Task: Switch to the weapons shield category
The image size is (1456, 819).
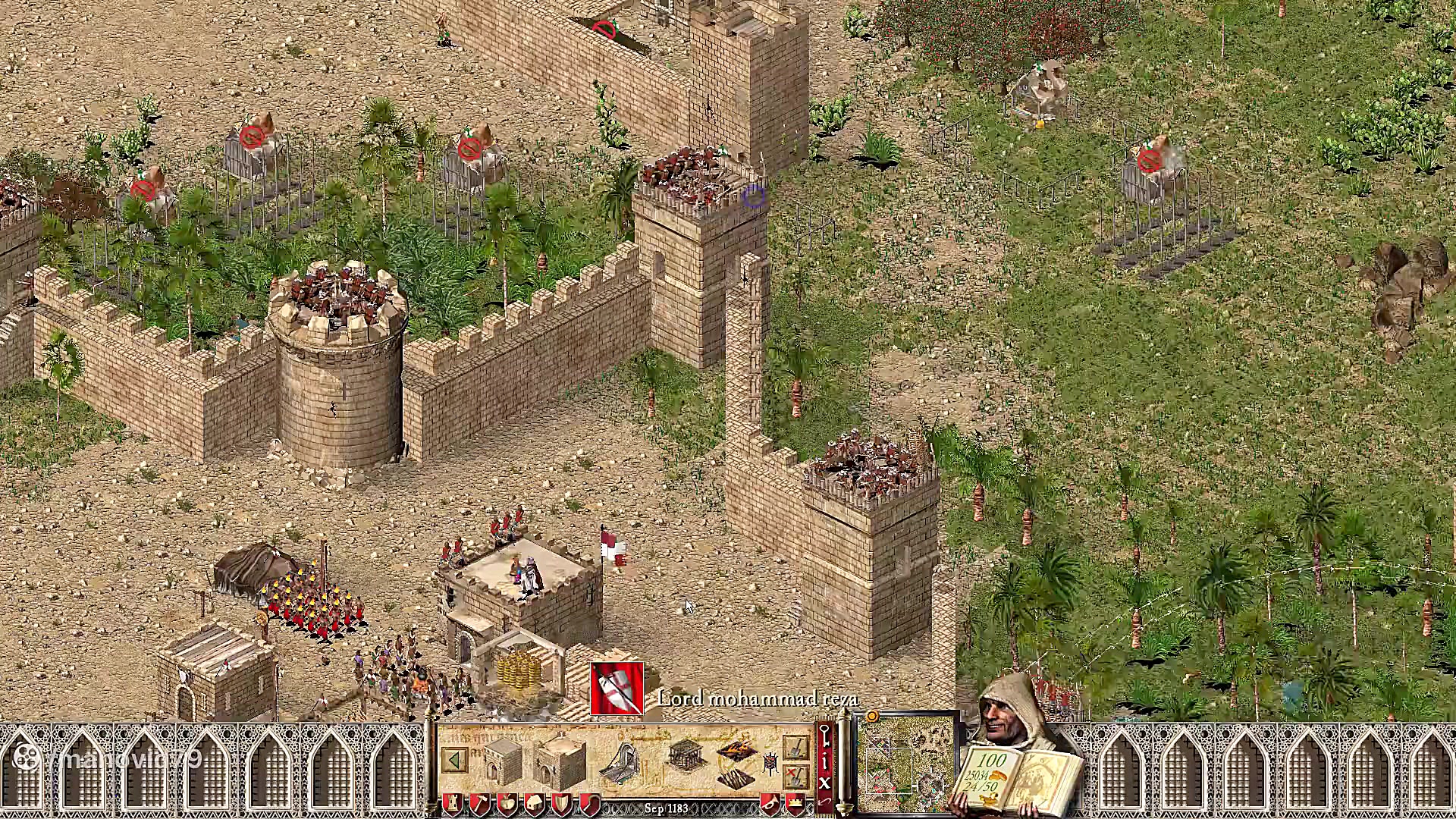Action: pyautogui.click(x=561, y=804)
